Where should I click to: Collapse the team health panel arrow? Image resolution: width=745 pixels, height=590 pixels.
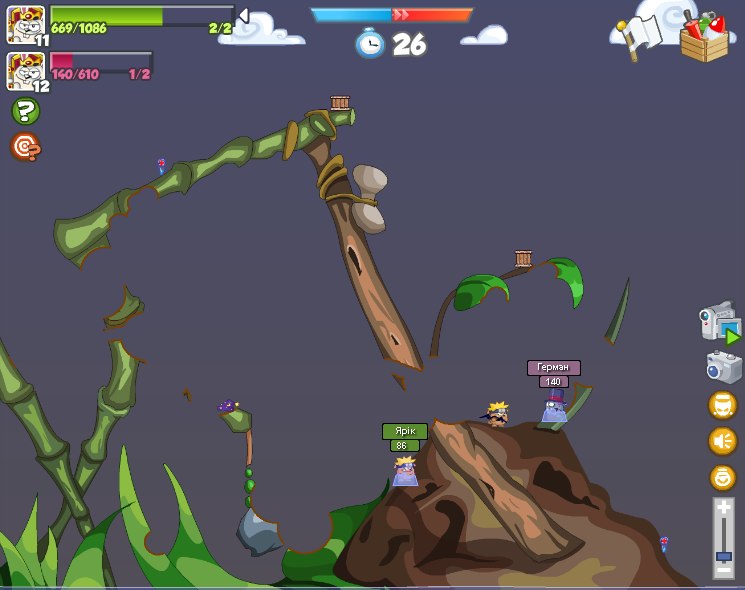click(243, 15)
